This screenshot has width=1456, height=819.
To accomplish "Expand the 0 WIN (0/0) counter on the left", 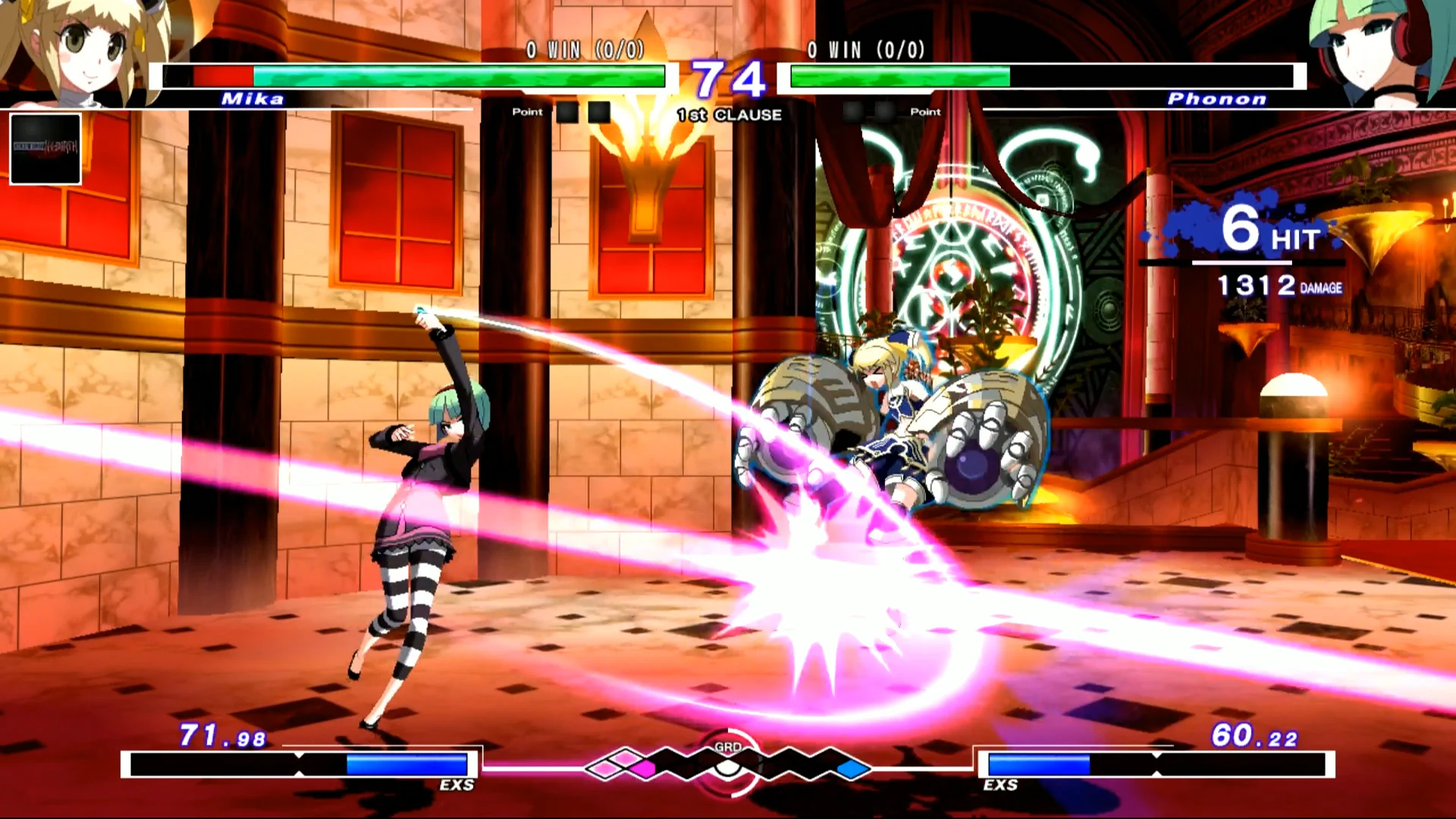I will point(582,52).
